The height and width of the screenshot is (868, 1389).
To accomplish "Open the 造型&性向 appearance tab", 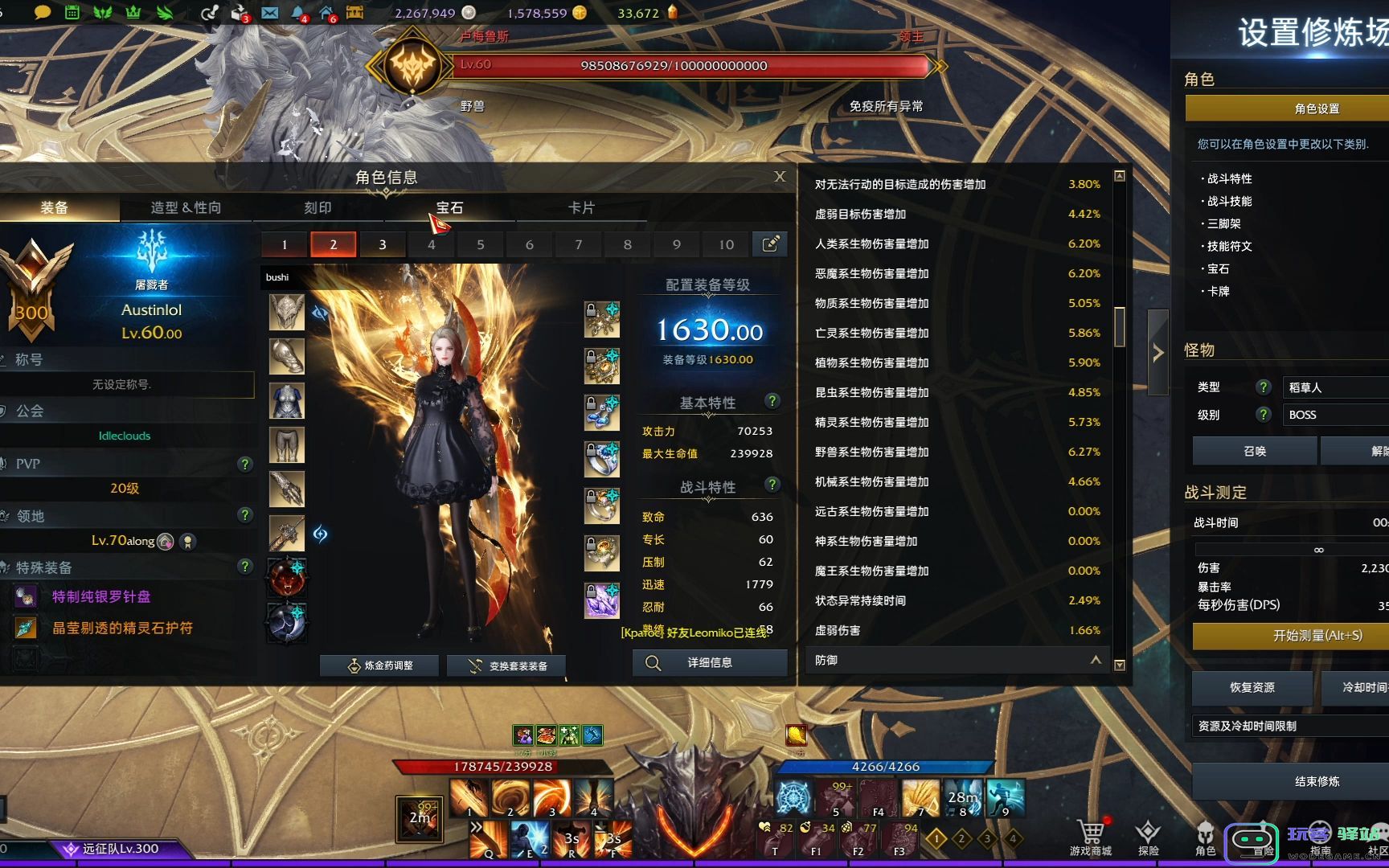I will pos(186,207).
